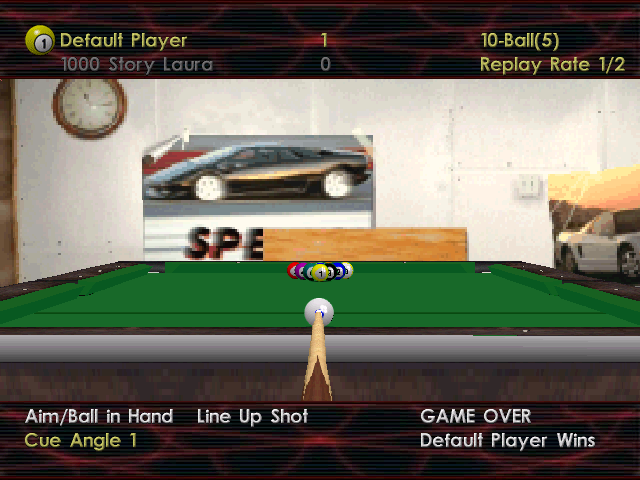Click the Cue Angle 1 setting
This screenshot has height=480, width=640.
pos(81,440)
